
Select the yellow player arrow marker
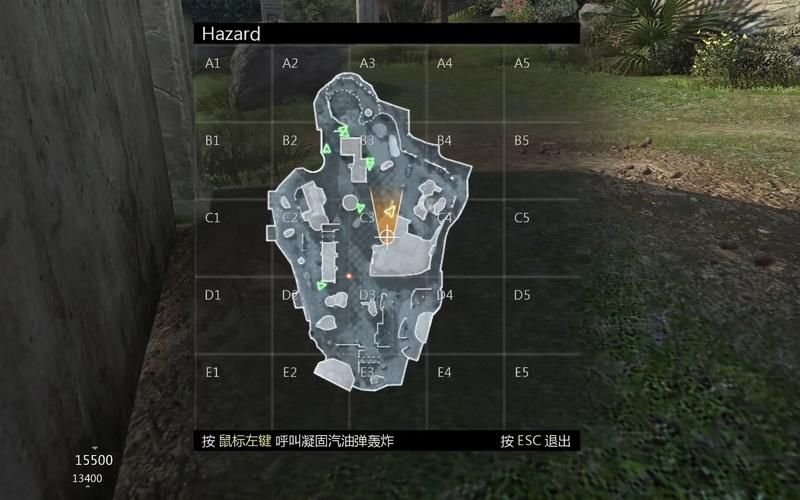[x=391, y=209]
